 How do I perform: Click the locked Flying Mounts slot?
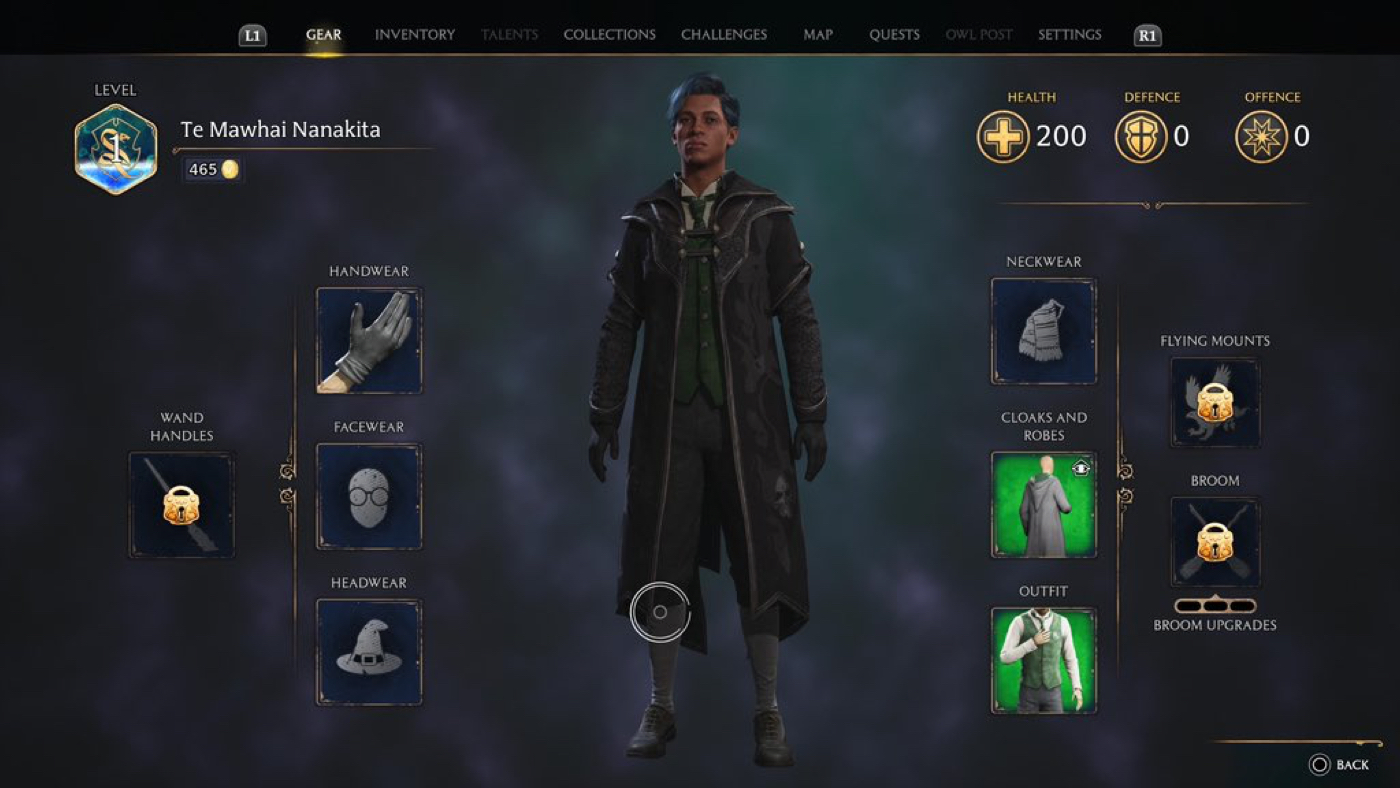coord(1214,403)
